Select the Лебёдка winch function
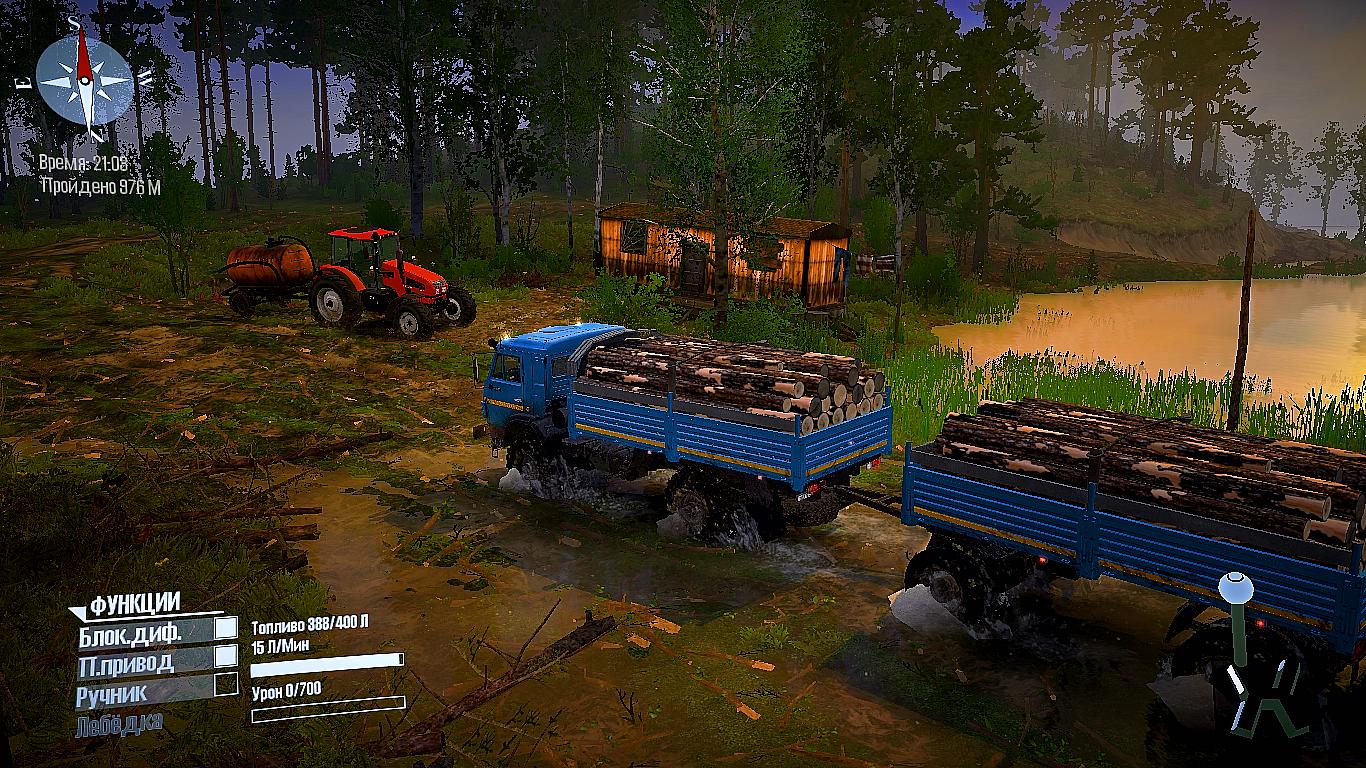Viewport: 1366px width, 768px height. pos(118,722)
